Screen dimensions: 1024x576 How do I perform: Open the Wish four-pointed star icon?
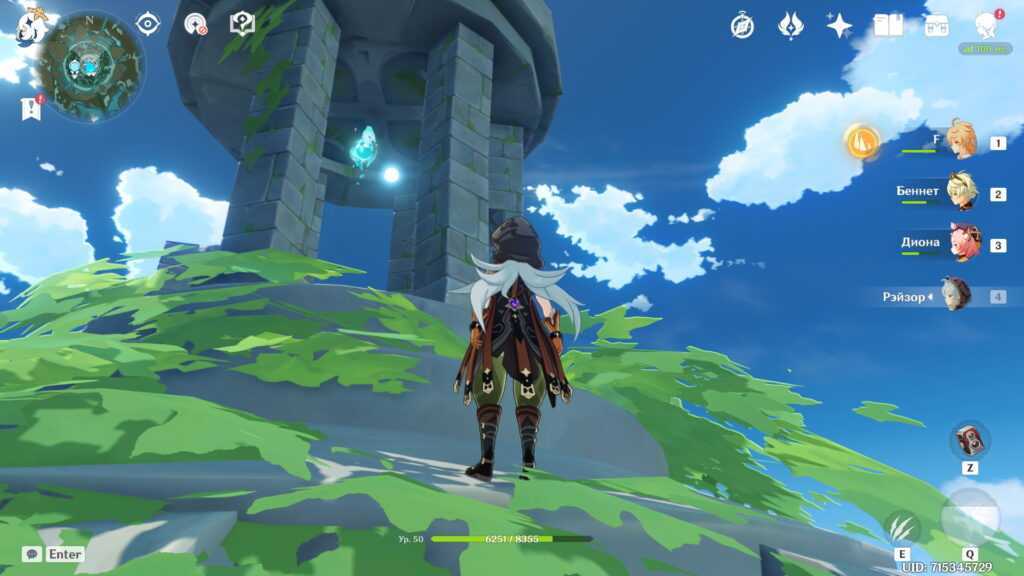click(839, 26)
